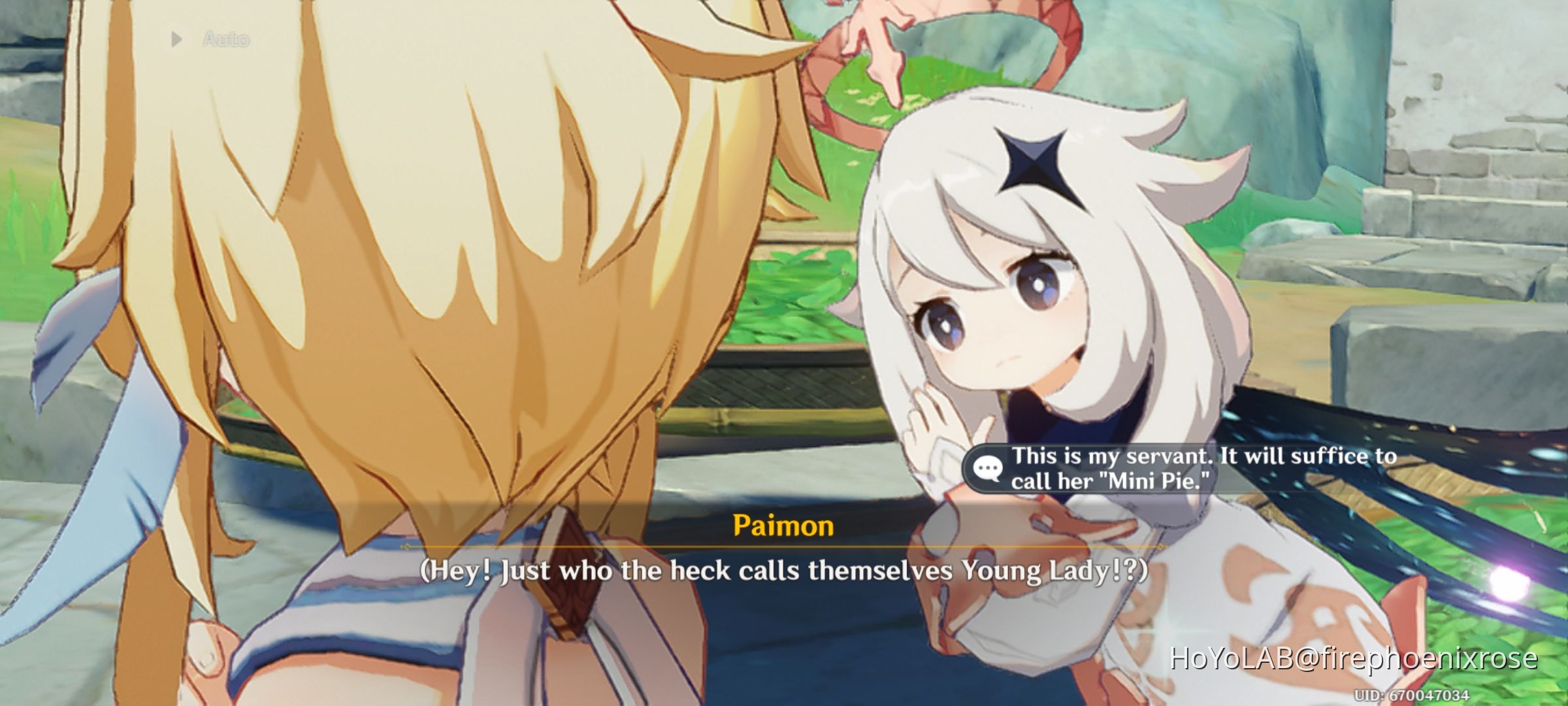1568x706 pixels.
Task: Toggle auto-play off via the Auto control
Action: (209, 38)
